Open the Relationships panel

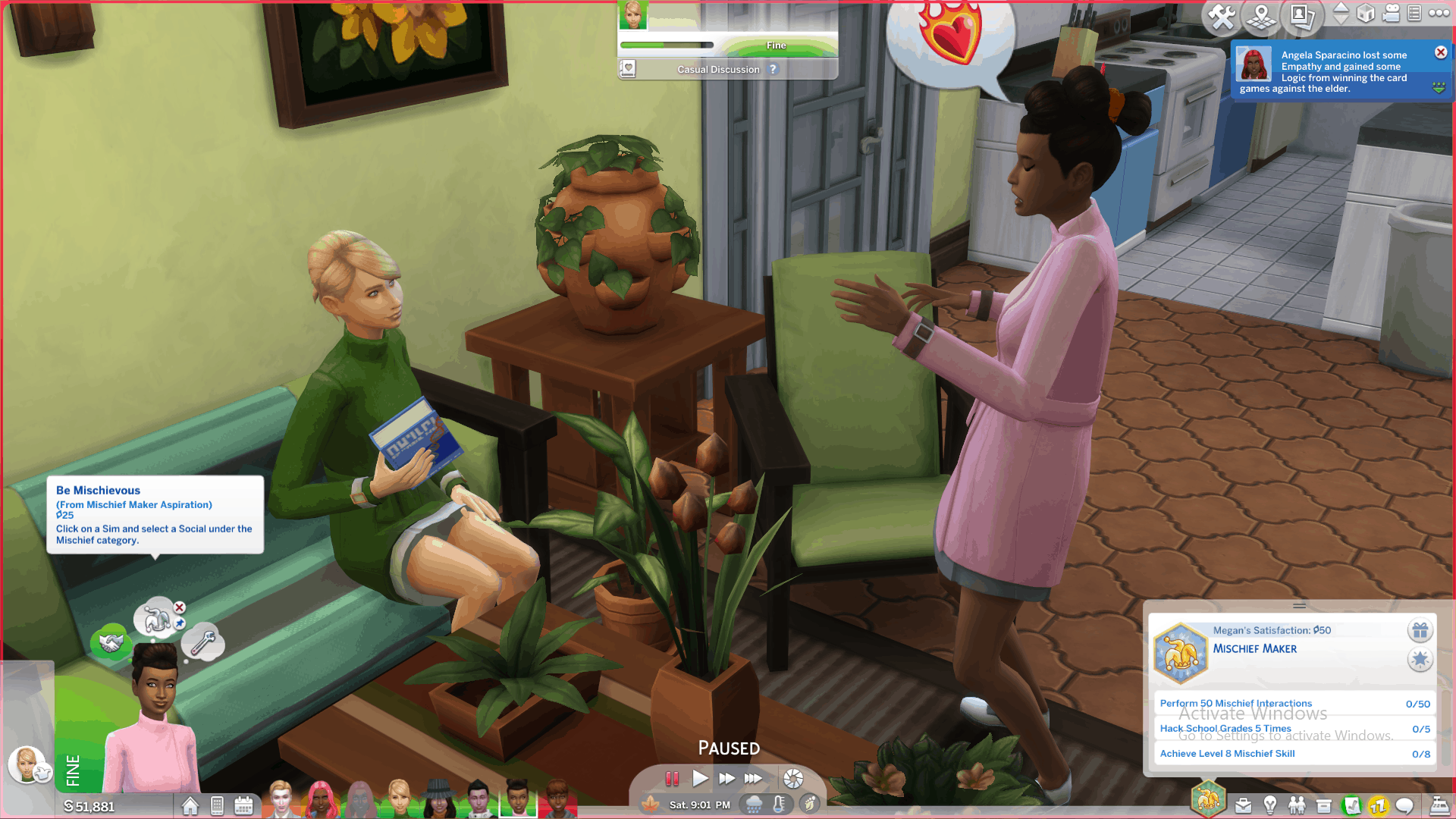[x=1297, y=805]
